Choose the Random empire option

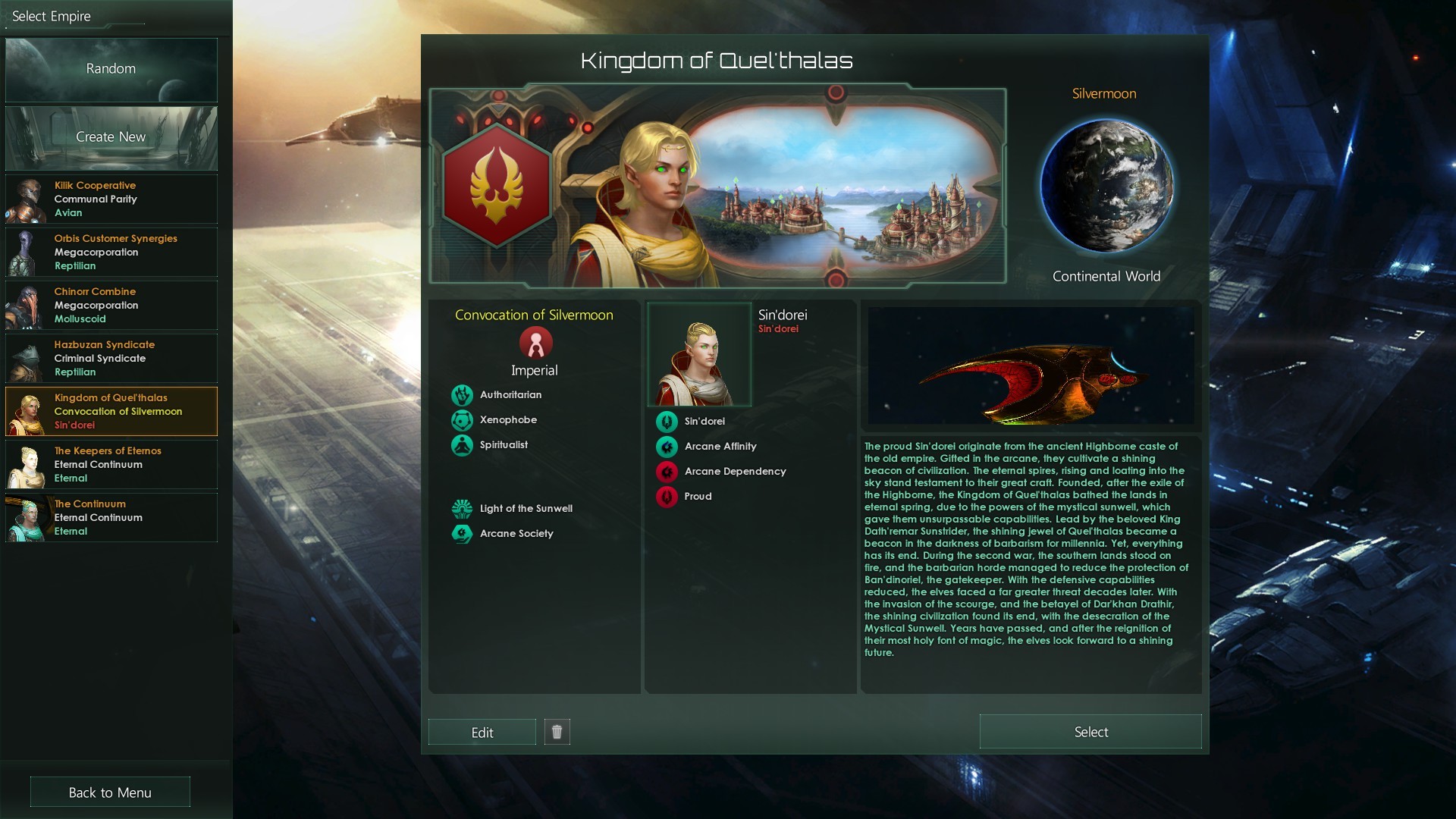(111, 69)
